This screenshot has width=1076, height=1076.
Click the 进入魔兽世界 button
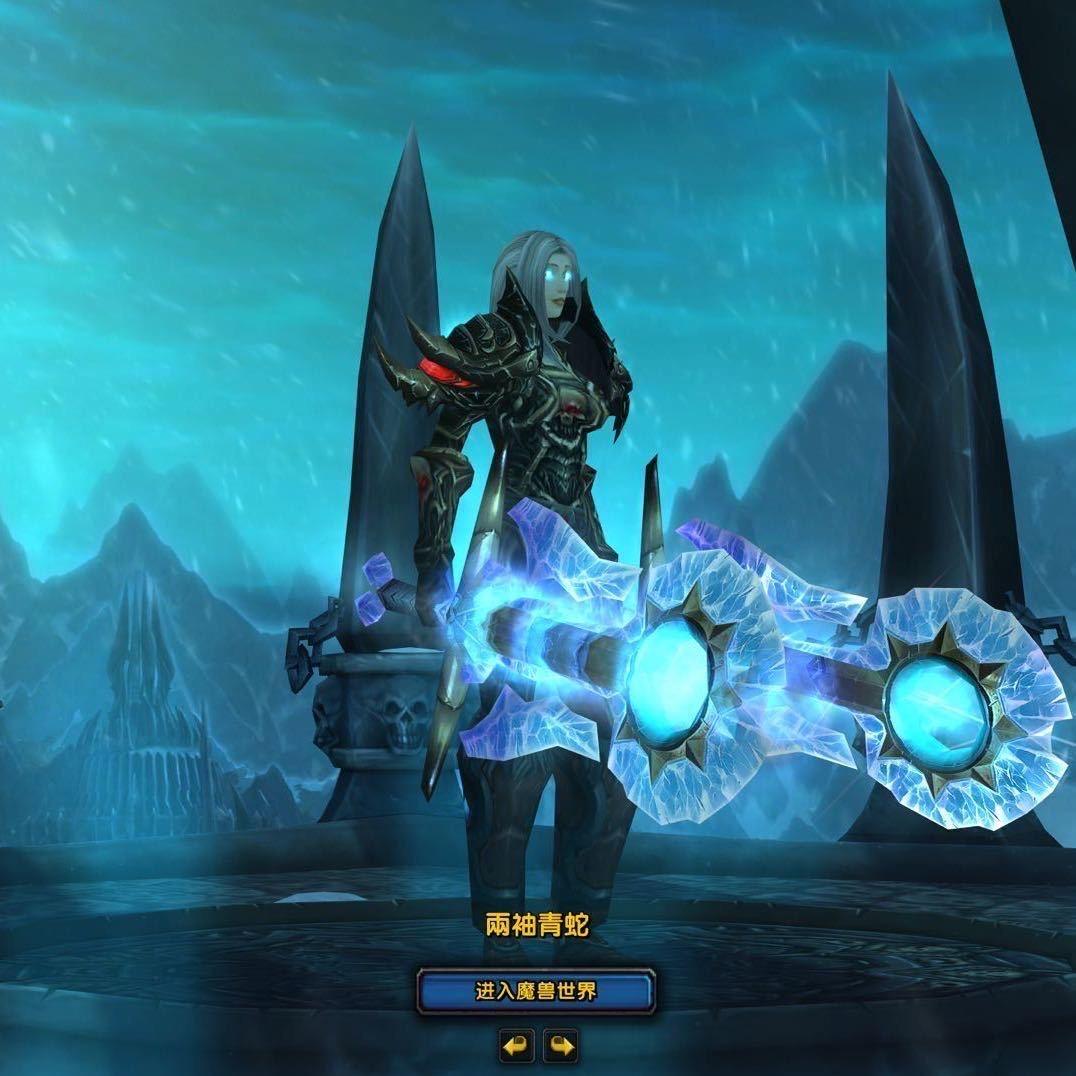pos(536,991)
